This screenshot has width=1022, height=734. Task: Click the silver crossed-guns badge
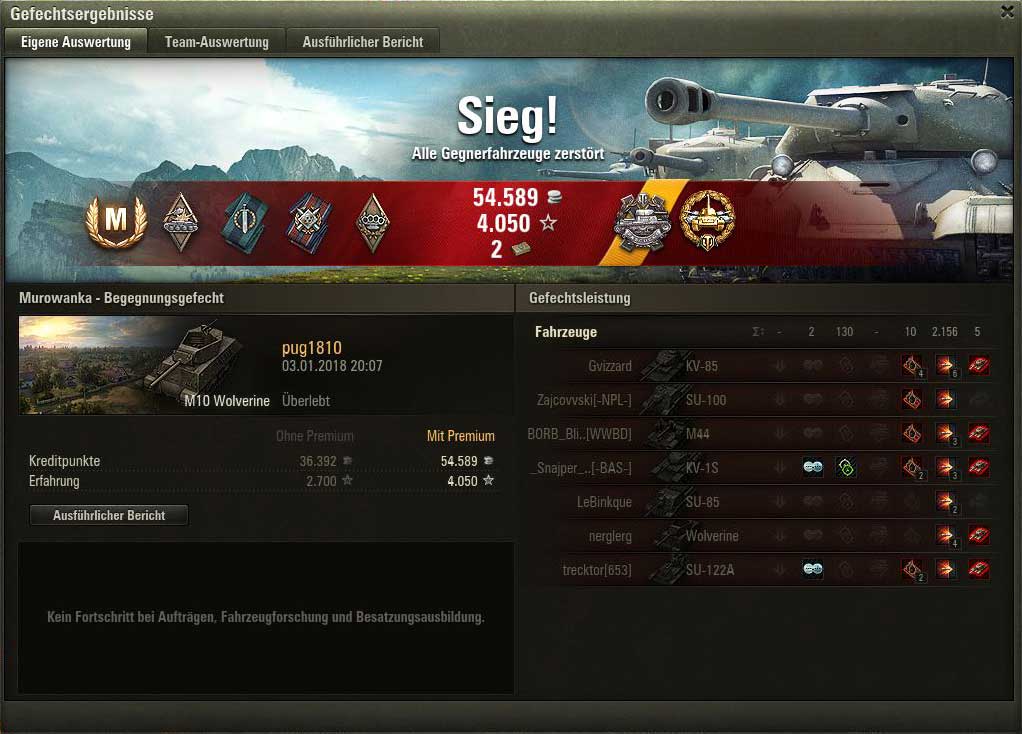point(641,222)
